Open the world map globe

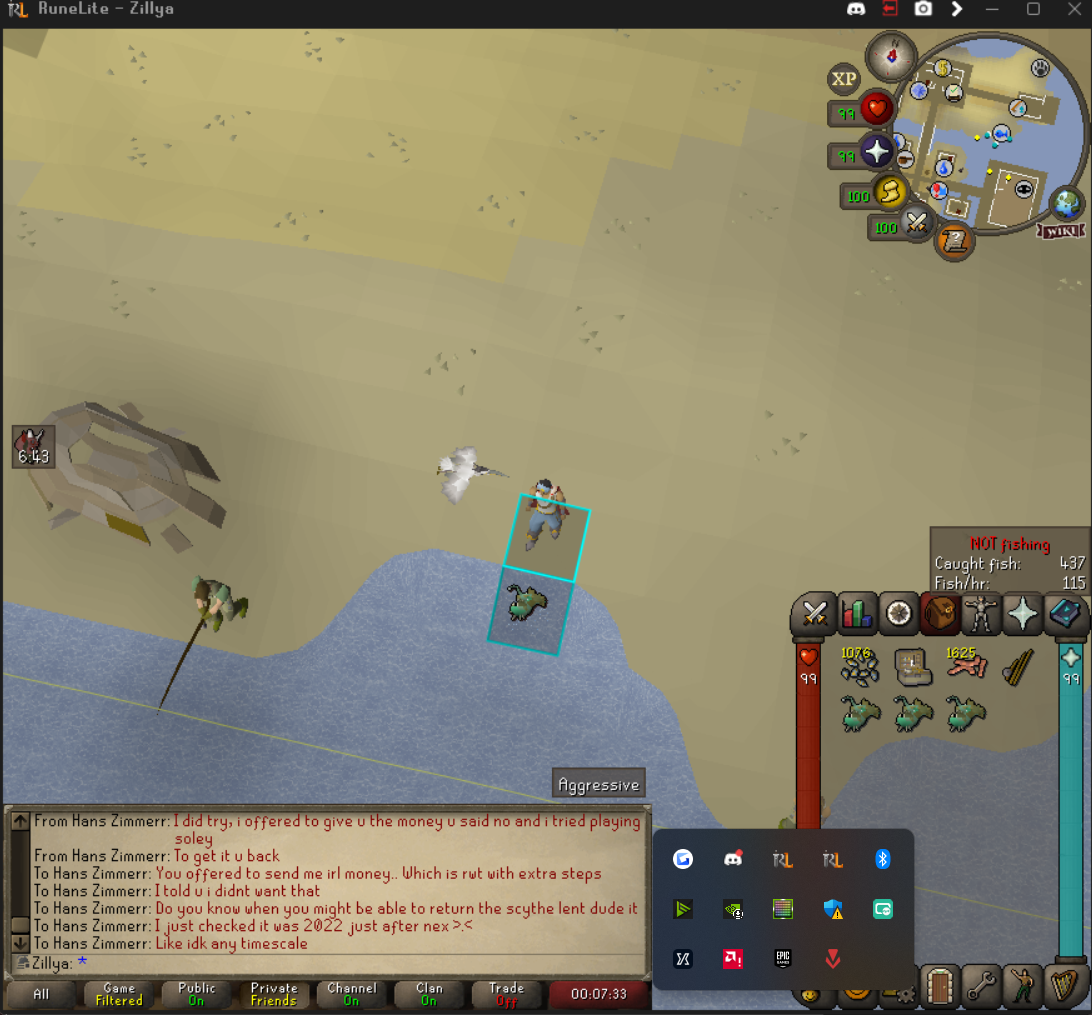1069,203
